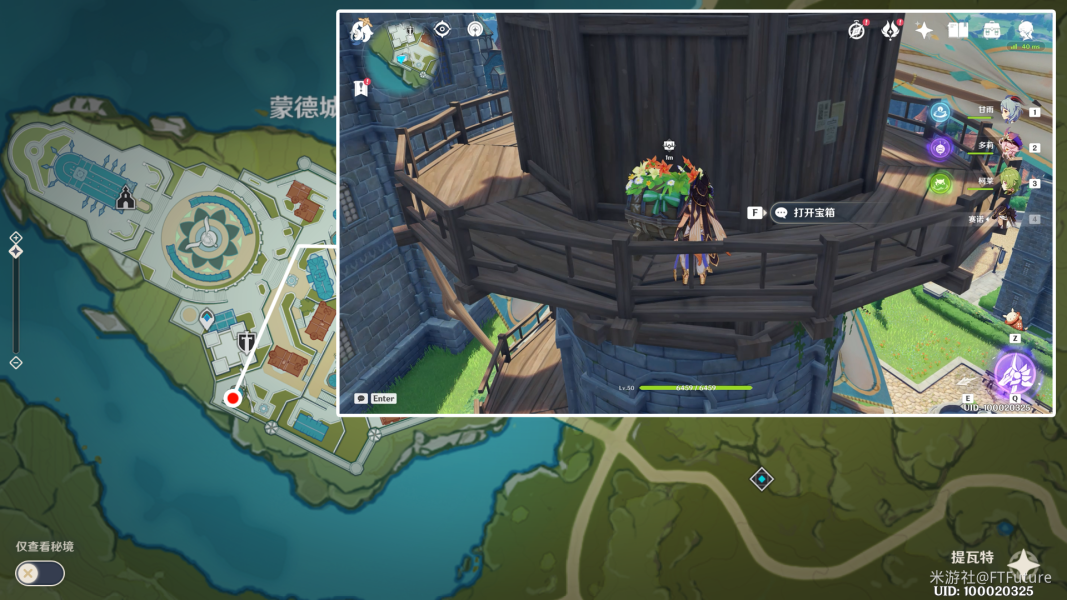
Task: Open the four-point star button near 提瓦特
Action: (1023, 564)
